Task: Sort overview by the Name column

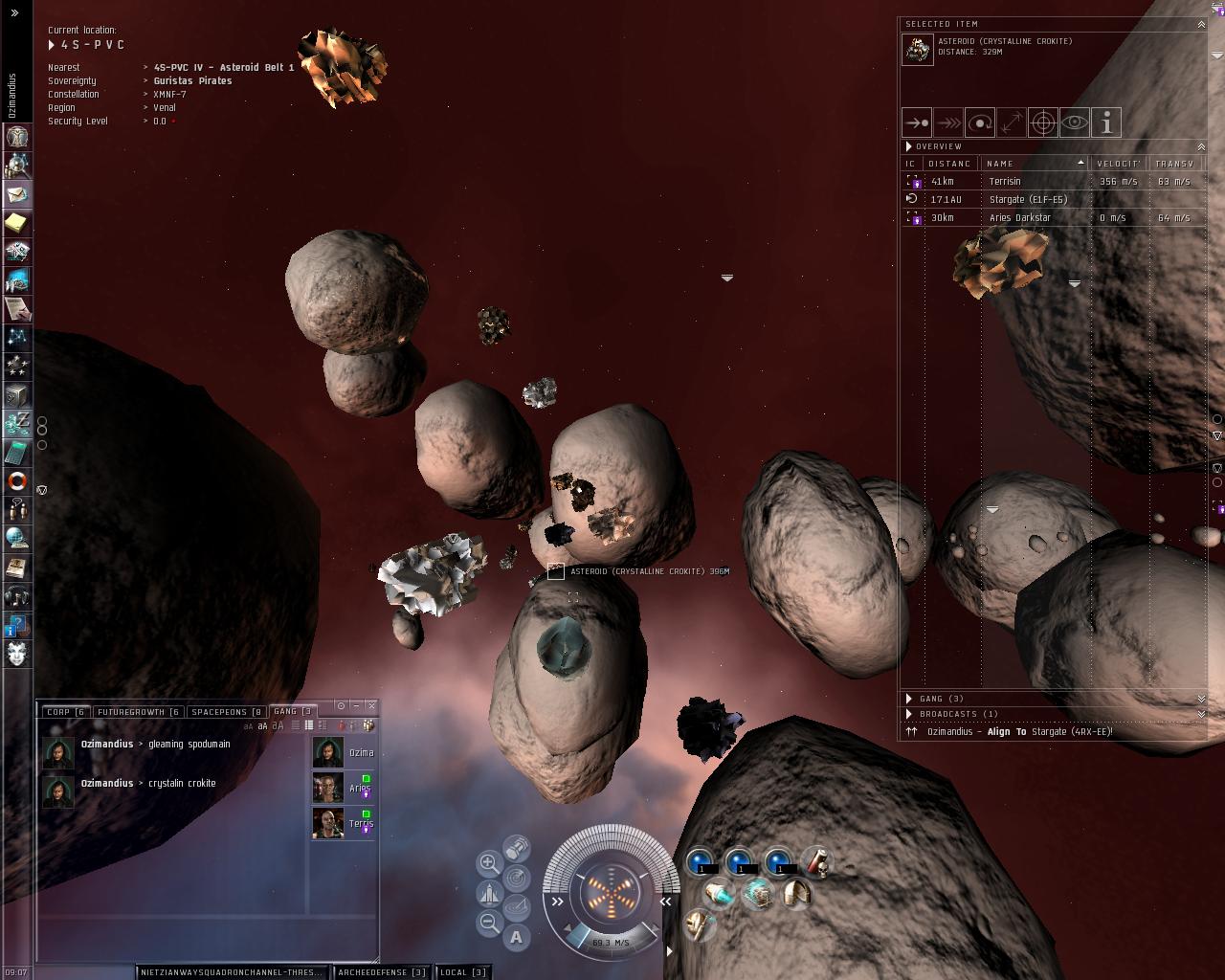Action: coord(1034,164)
